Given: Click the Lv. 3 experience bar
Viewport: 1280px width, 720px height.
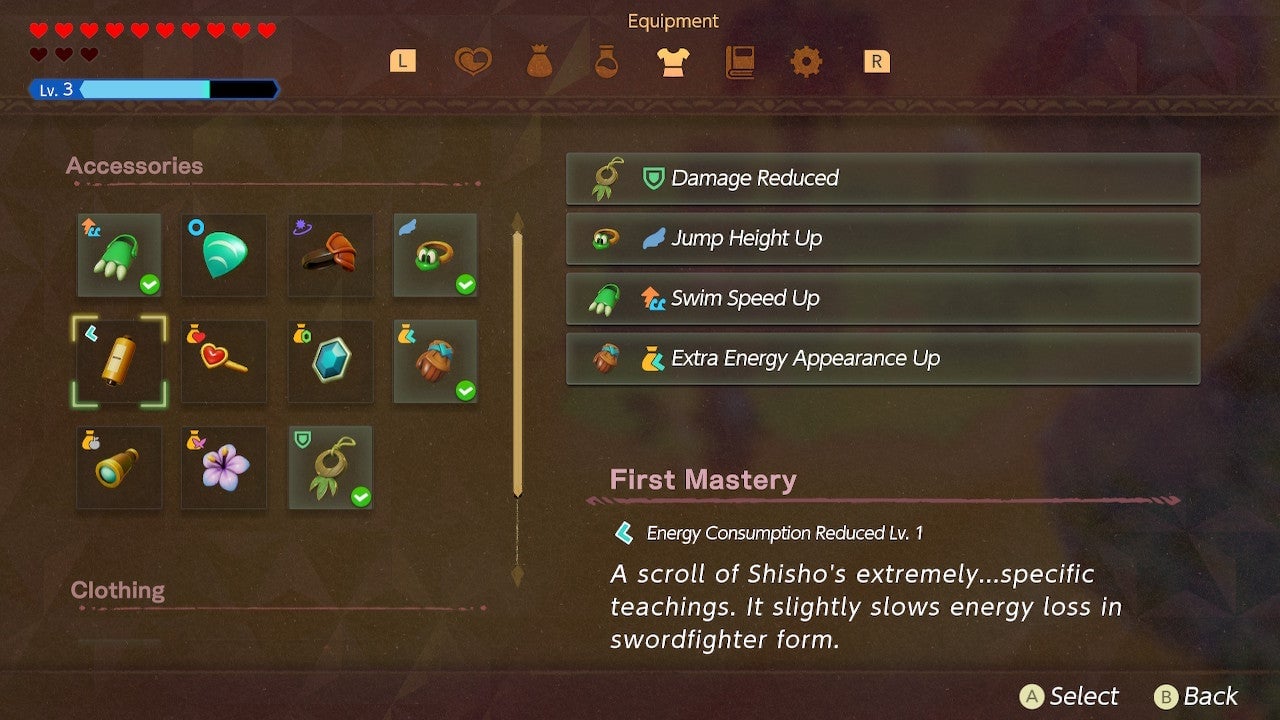Looking at the screenshot, I should coord(155,89).
